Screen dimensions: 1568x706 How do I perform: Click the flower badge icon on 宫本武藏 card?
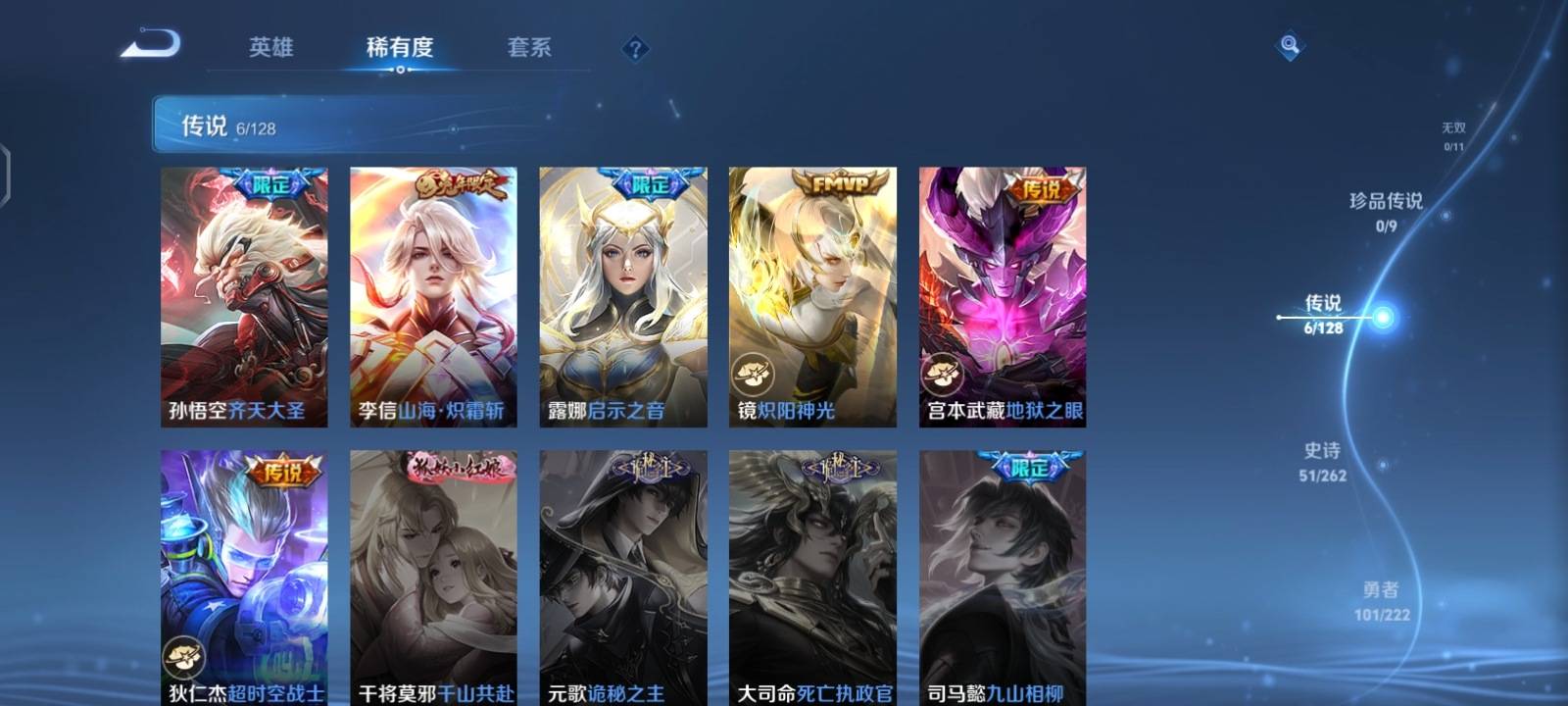click(x=944, y=374)
